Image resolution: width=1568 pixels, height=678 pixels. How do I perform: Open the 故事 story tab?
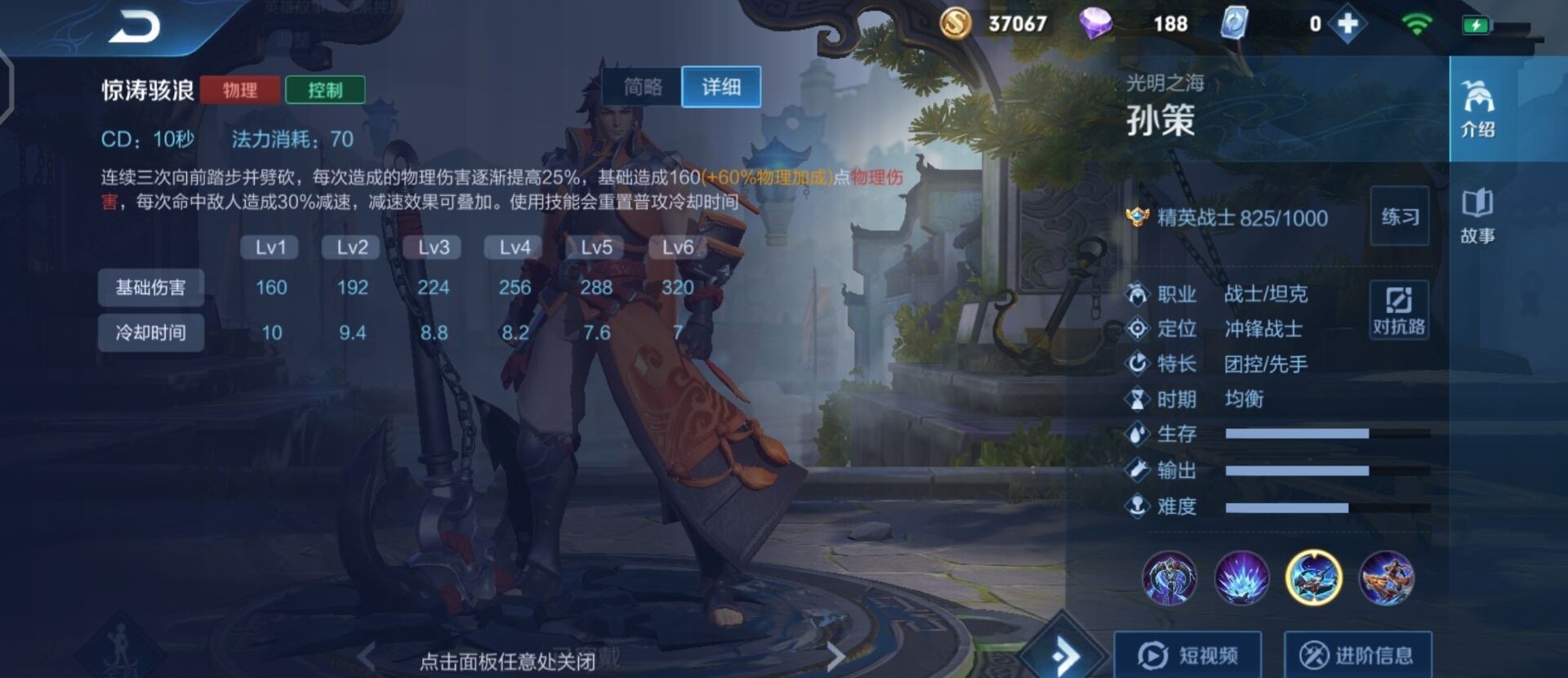[x=1480, y=216]
